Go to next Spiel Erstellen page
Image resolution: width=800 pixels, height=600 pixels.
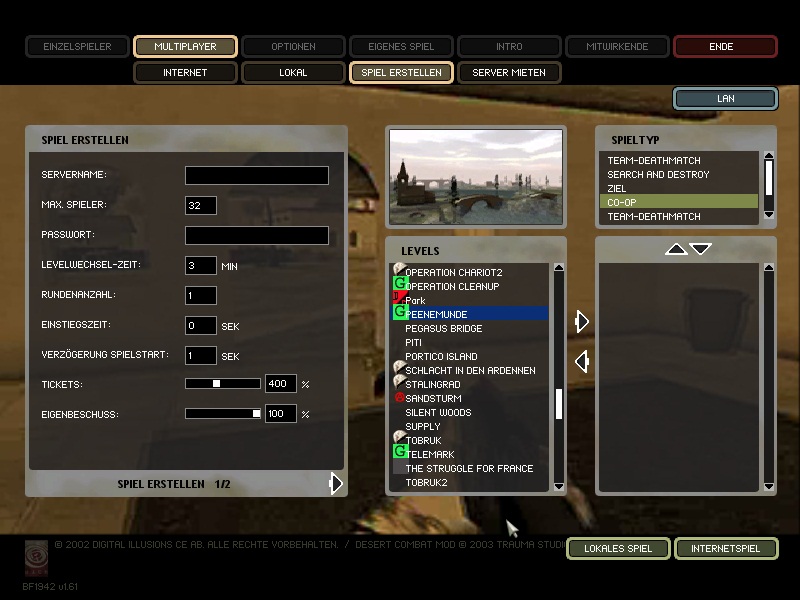[x=337, y=484]
